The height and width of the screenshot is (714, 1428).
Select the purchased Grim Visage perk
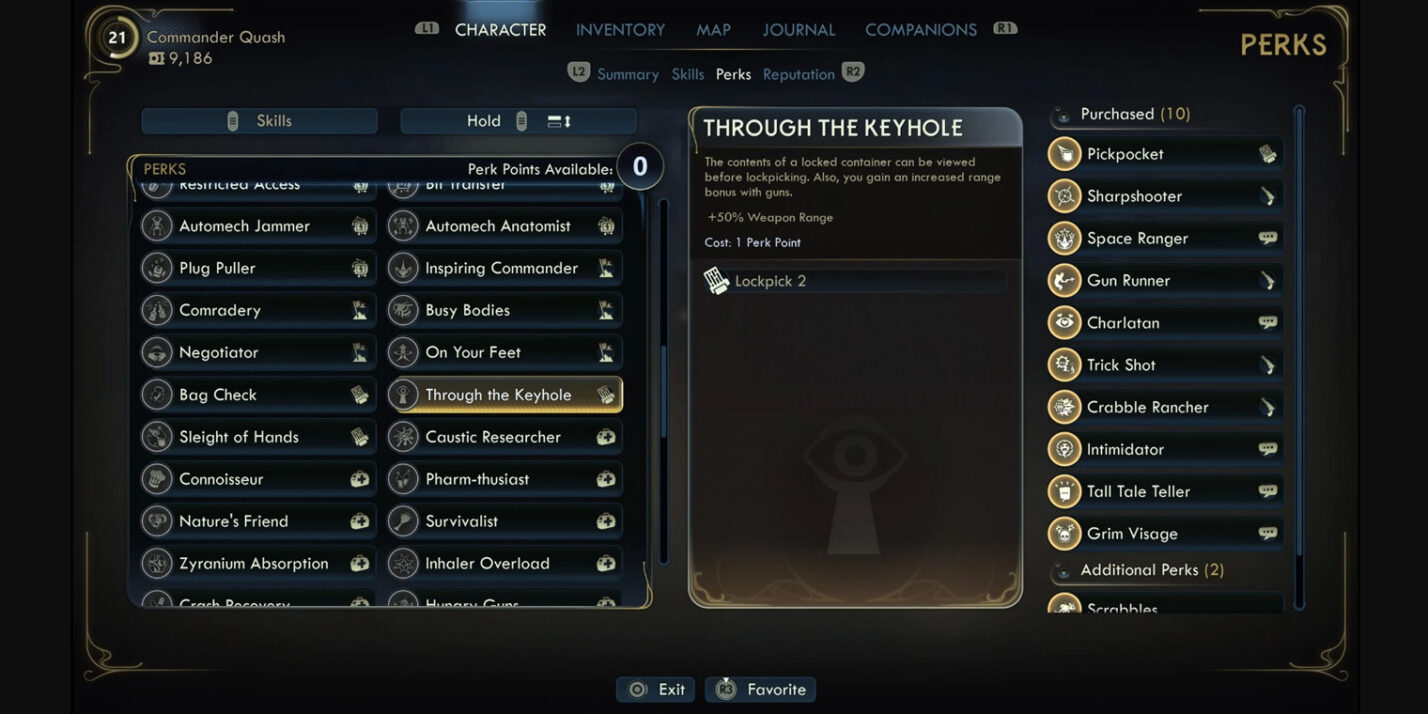click(x=1165, y=533)
